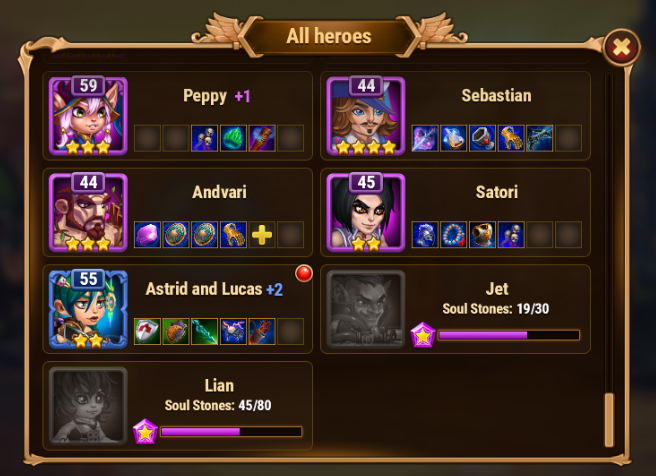Close the All heroes window
656x476 pixels.
point(621,46)
